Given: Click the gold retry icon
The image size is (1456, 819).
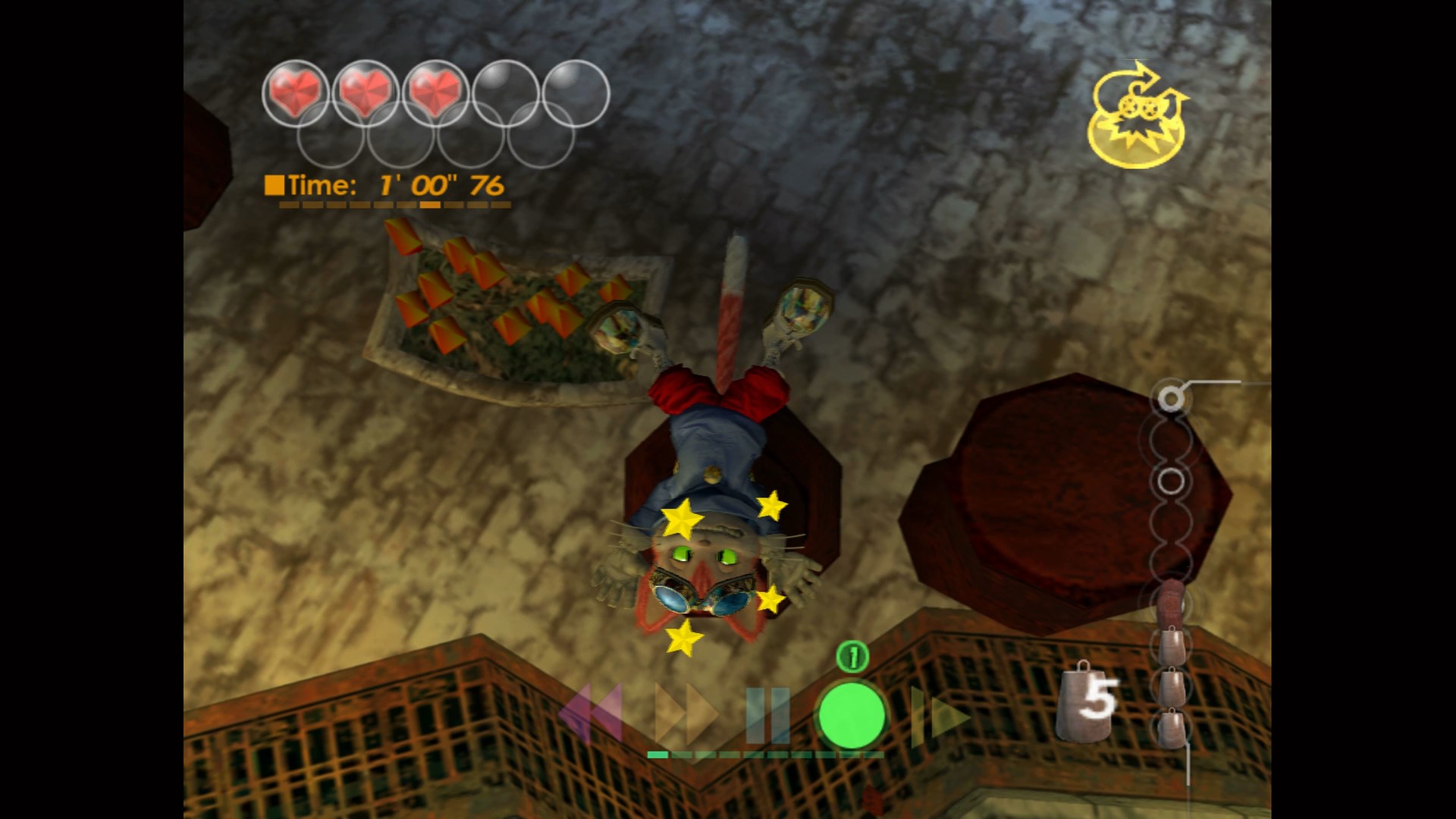Looking at the screenshot, I should [1135, 115].
